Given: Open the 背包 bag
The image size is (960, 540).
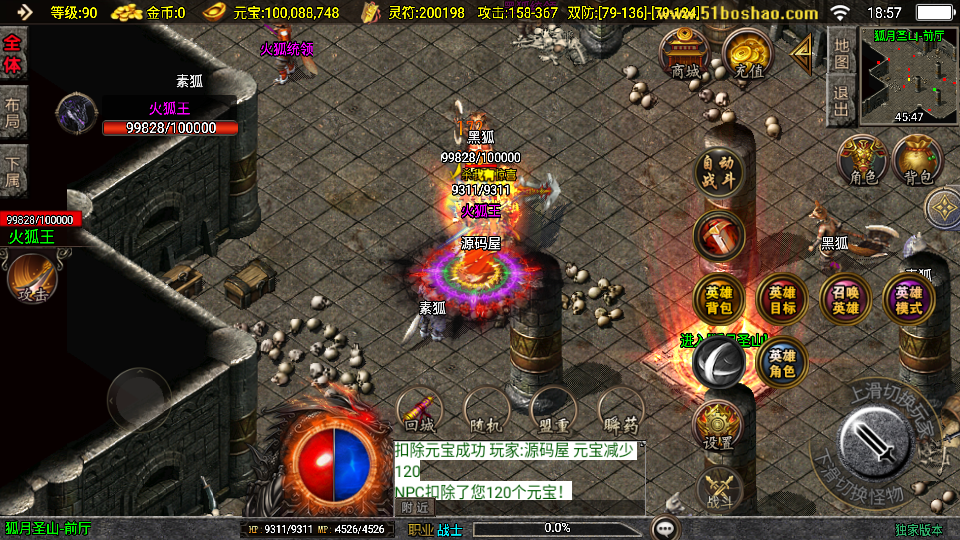Looking at the screenshot, I should [x=917, y=161].
